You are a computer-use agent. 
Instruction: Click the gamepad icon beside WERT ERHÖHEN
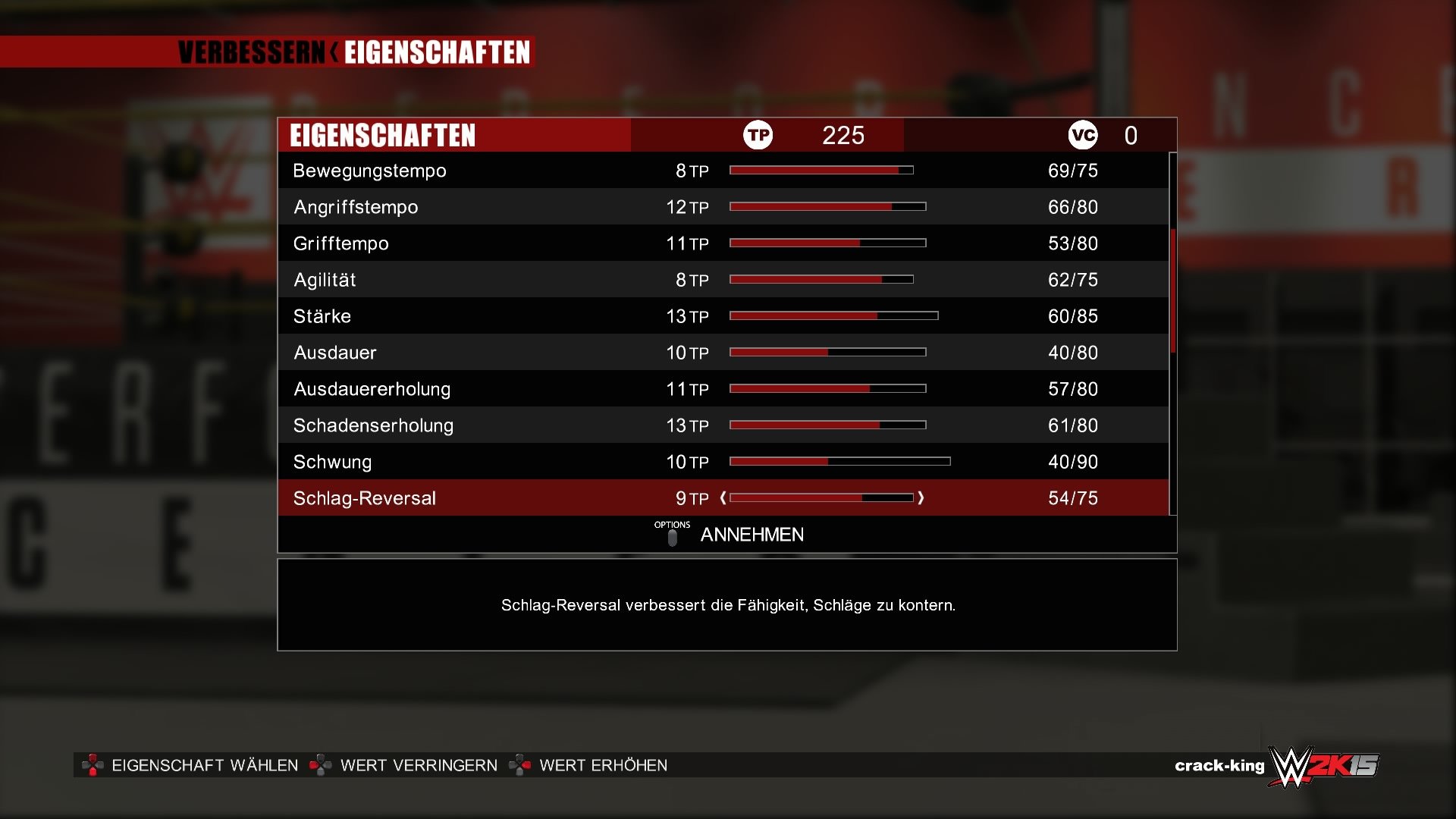[521, 765]
